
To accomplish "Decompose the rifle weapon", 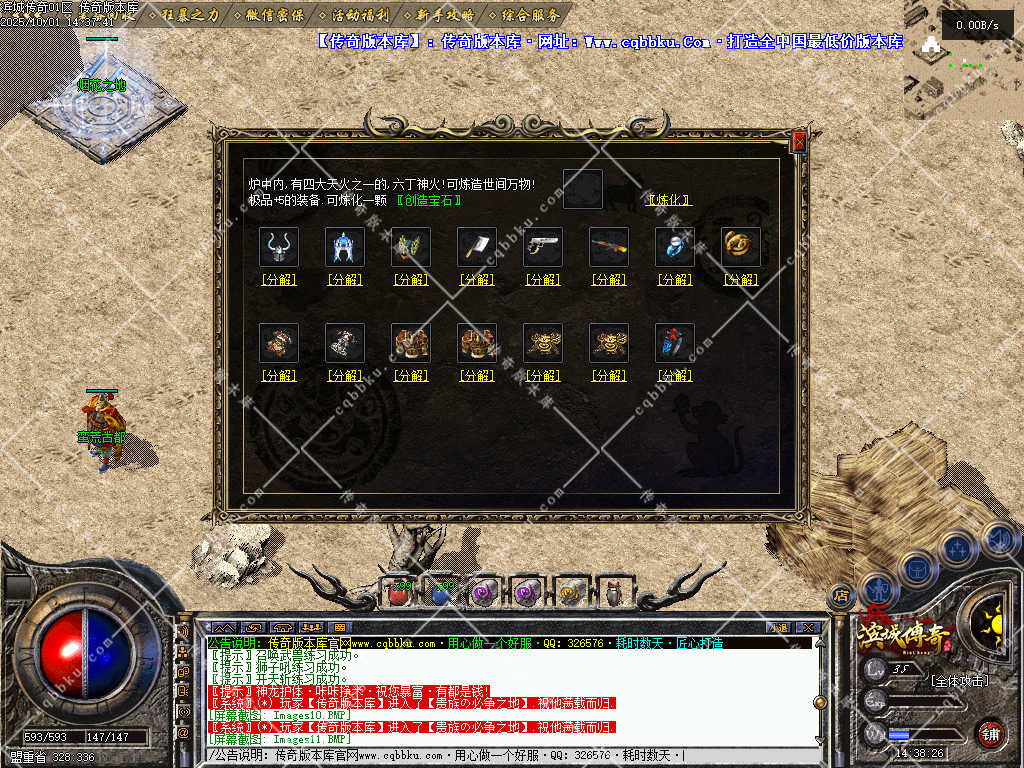I will (x=609, y=280).
